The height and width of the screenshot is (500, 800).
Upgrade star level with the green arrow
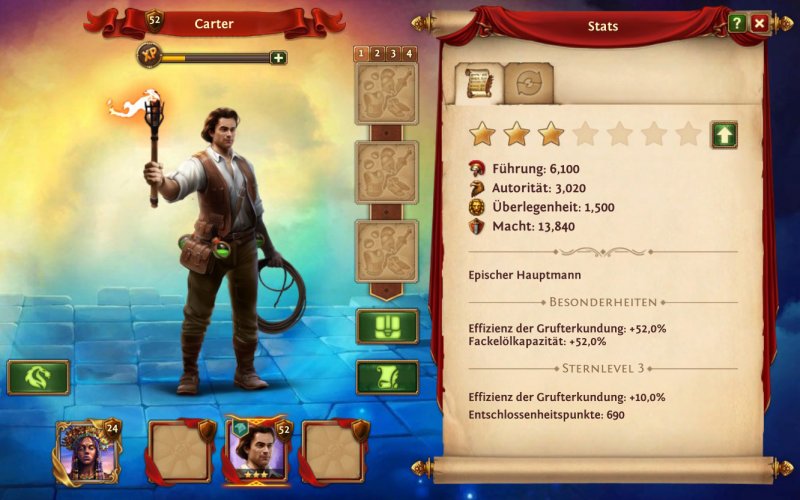point(724,135)
